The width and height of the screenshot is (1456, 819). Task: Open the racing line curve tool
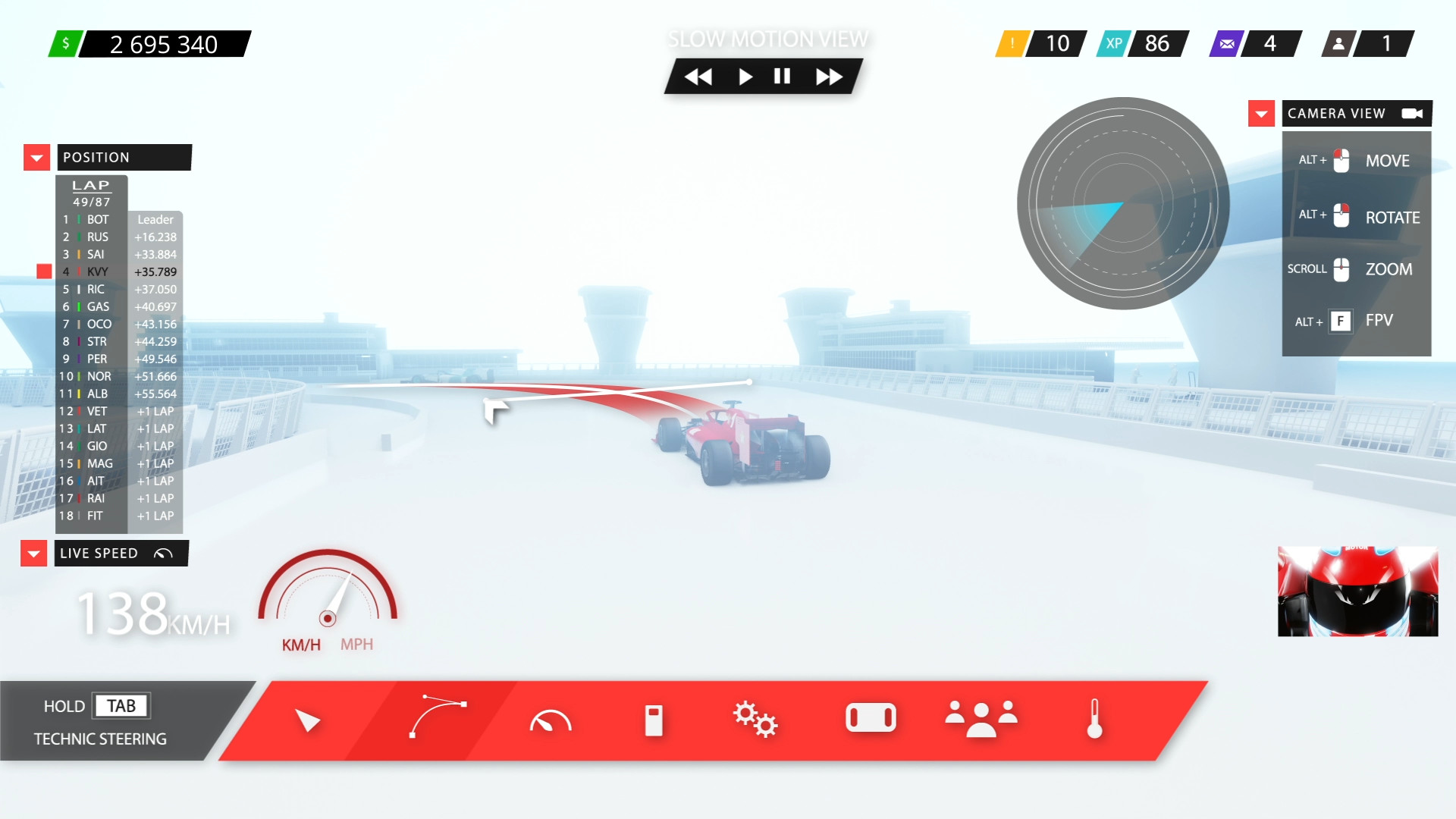pyautogui.click(x=438, y=719)
